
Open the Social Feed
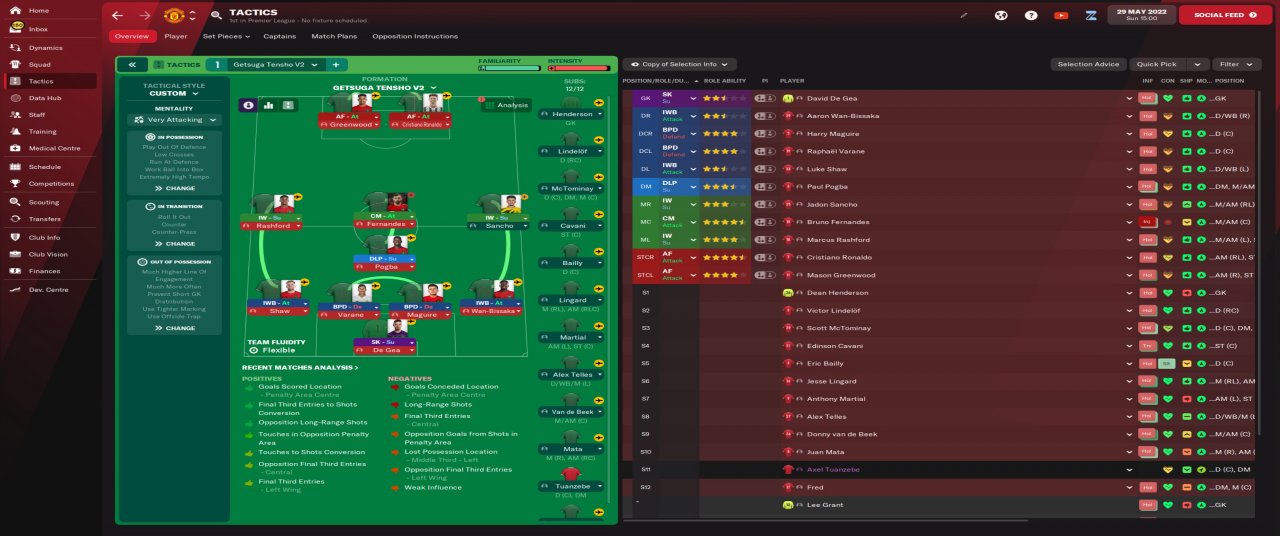click(x=1225, y=15)
